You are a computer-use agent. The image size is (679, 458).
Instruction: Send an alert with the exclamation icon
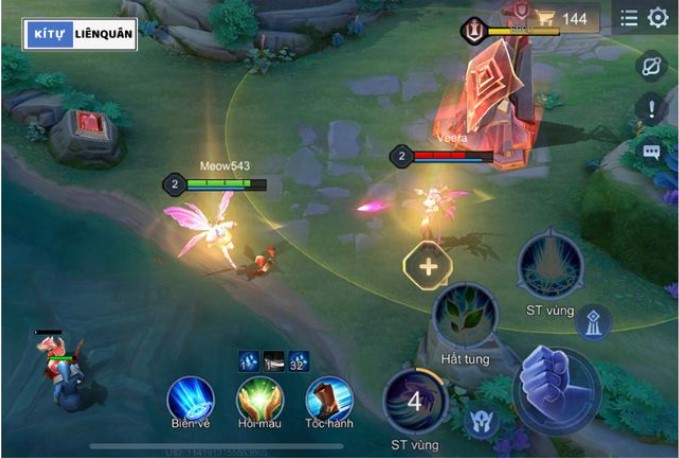(x=652, y=109)
